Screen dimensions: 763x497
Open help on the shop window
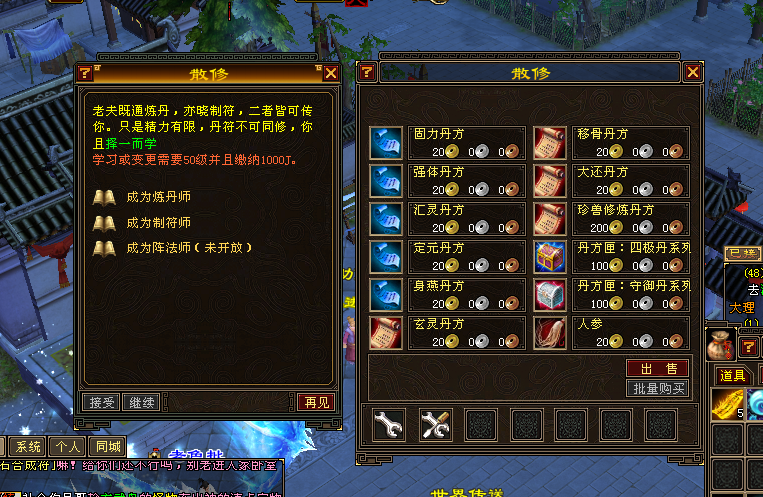coord(367,73)
